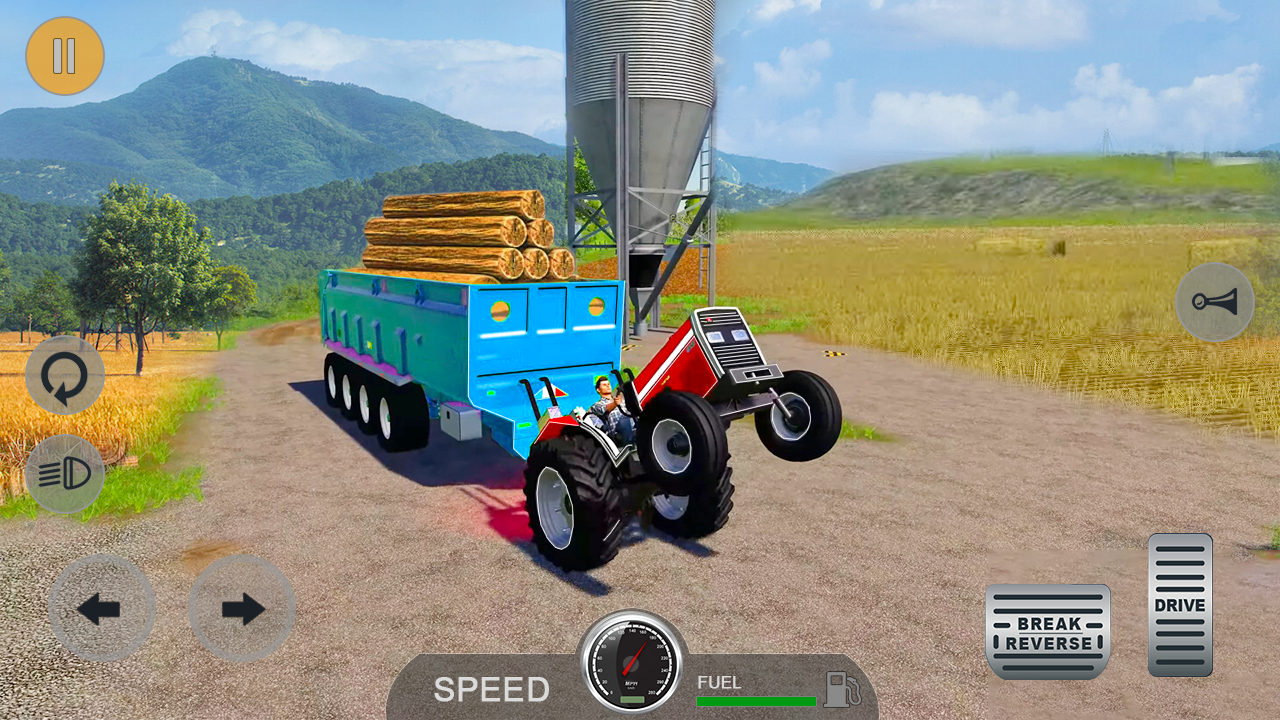
Task: Toggle the tractor headlights
Action: pos(65,474)
